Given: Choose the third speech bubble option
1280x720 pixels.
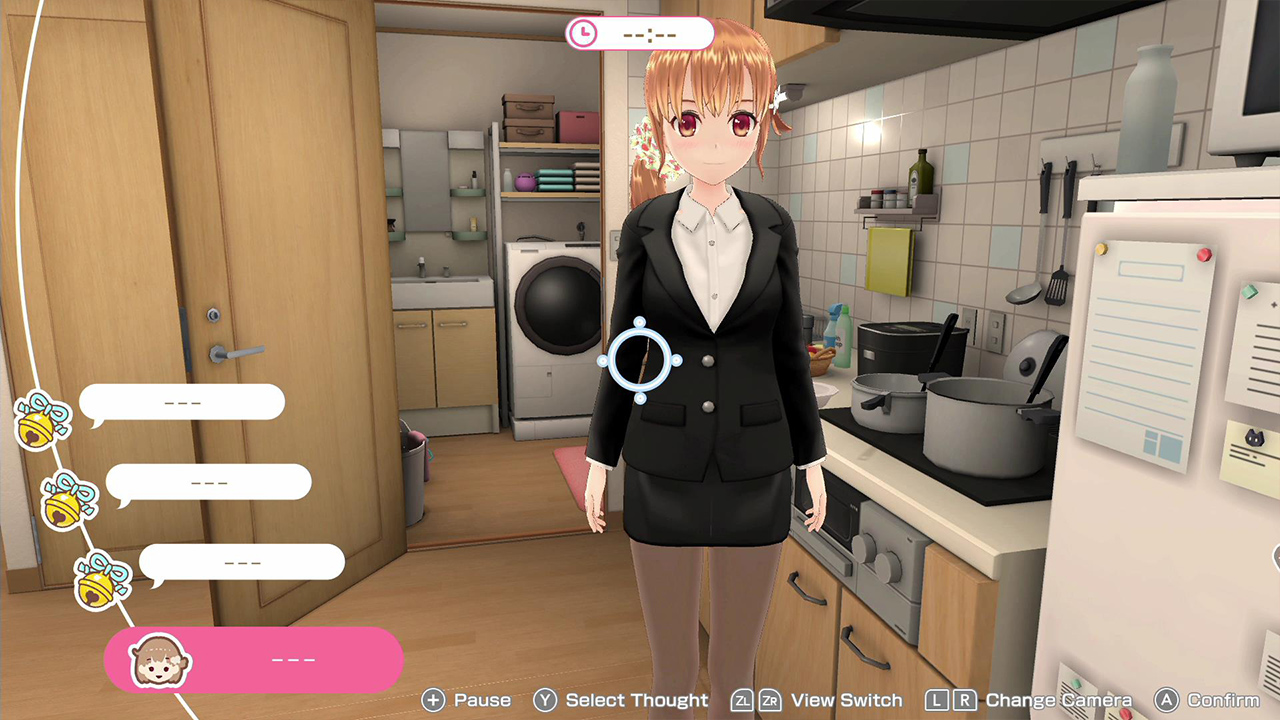Looking at the screenshot, I should click(243, 561).
